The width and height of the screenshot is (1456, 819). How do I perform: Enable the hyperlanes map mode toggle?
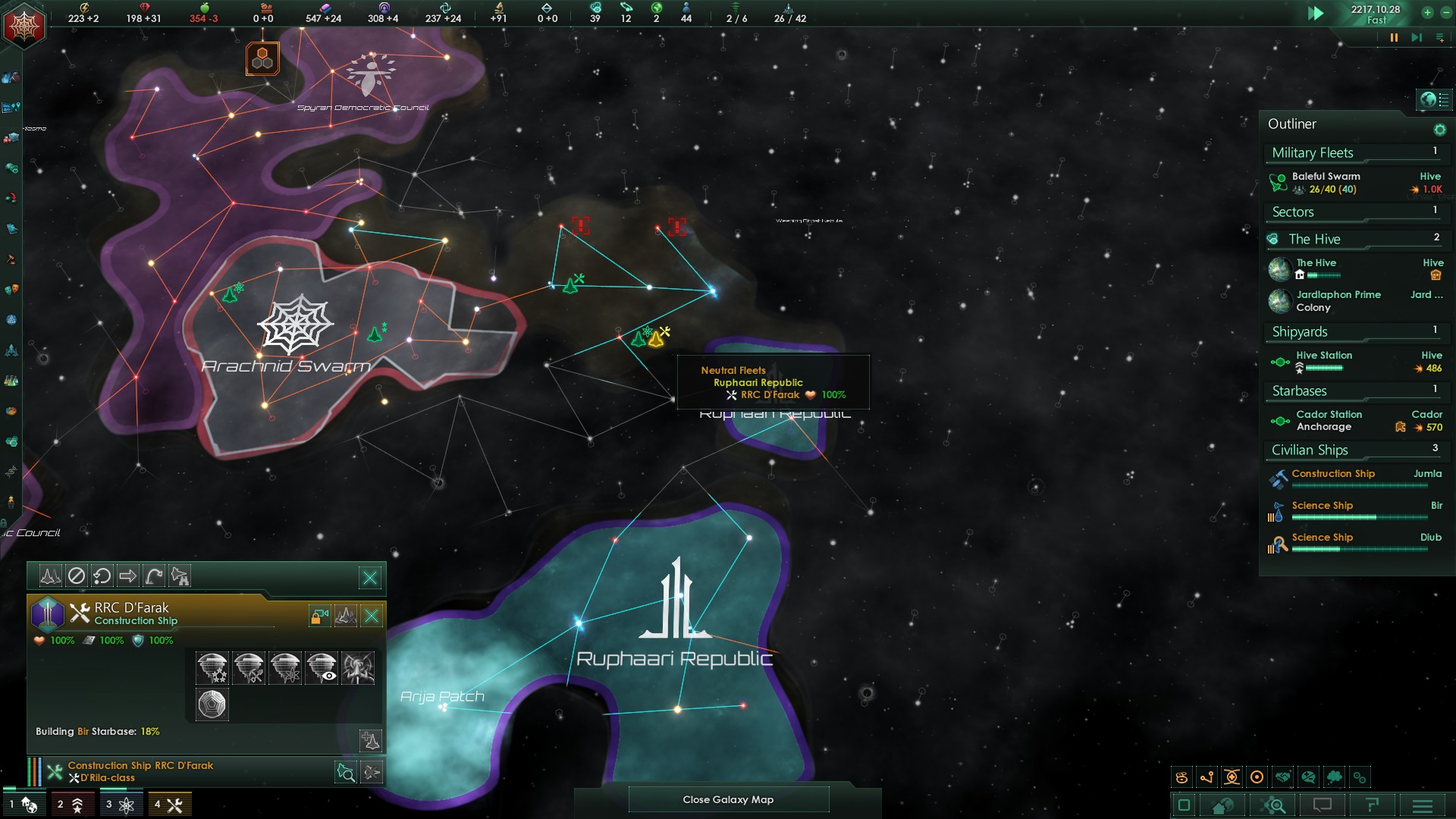[x=1207, y=777]
